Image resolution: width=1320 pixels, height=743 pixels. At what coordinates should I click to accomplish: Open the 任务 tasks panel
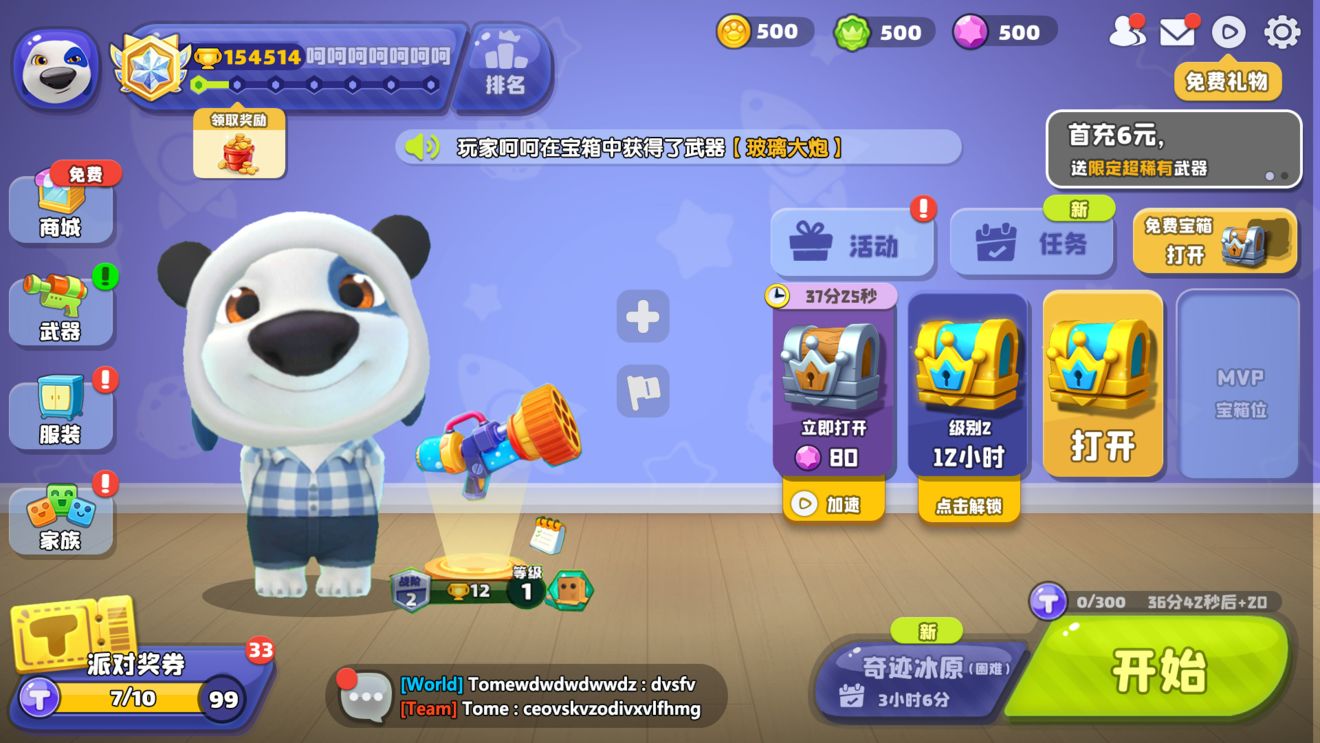[1032, 240]
